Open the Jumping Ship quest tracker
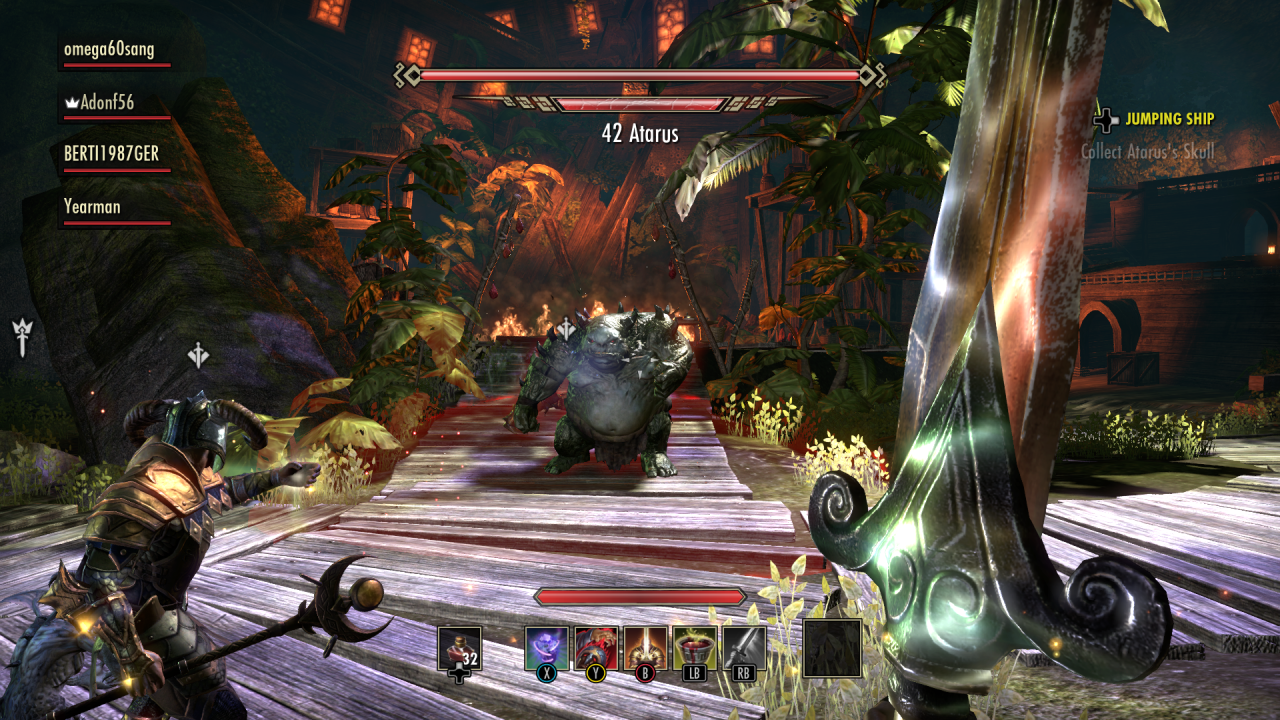Image resolution: width=1280 pixels, height=720 pixels. pyautogui.click(x=1169, y=119)
